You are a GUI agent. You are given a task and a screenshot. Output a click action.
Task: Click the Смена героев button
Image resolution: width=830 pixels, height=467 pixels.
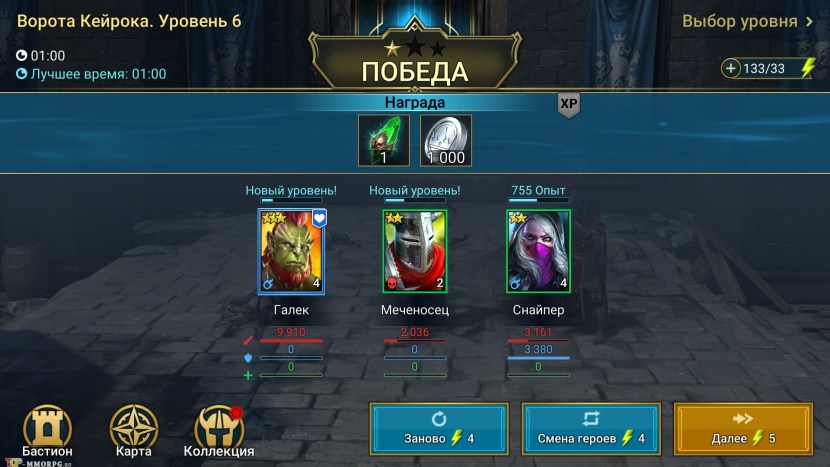click(x=591, y=430)
